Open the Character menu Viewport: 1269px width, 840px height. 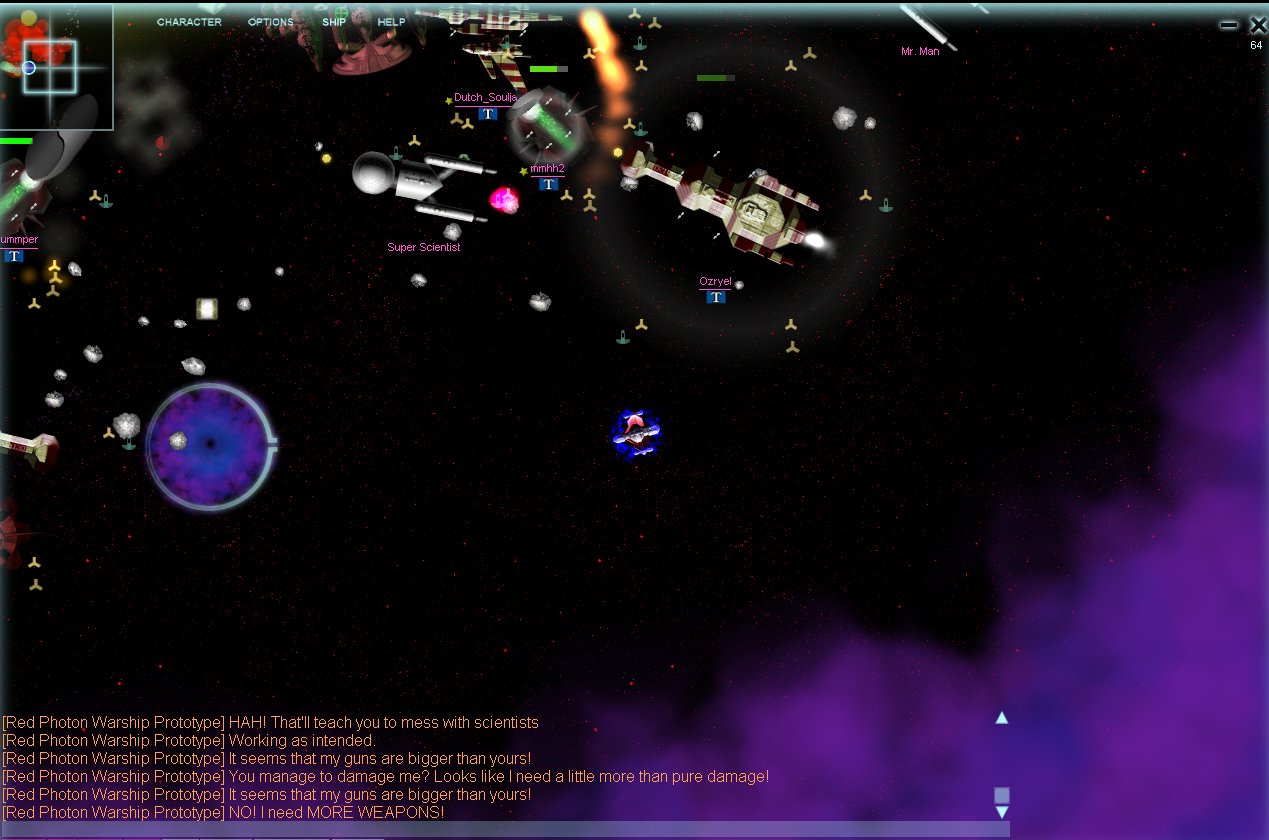pyautogui.click(x=189, y=22)
